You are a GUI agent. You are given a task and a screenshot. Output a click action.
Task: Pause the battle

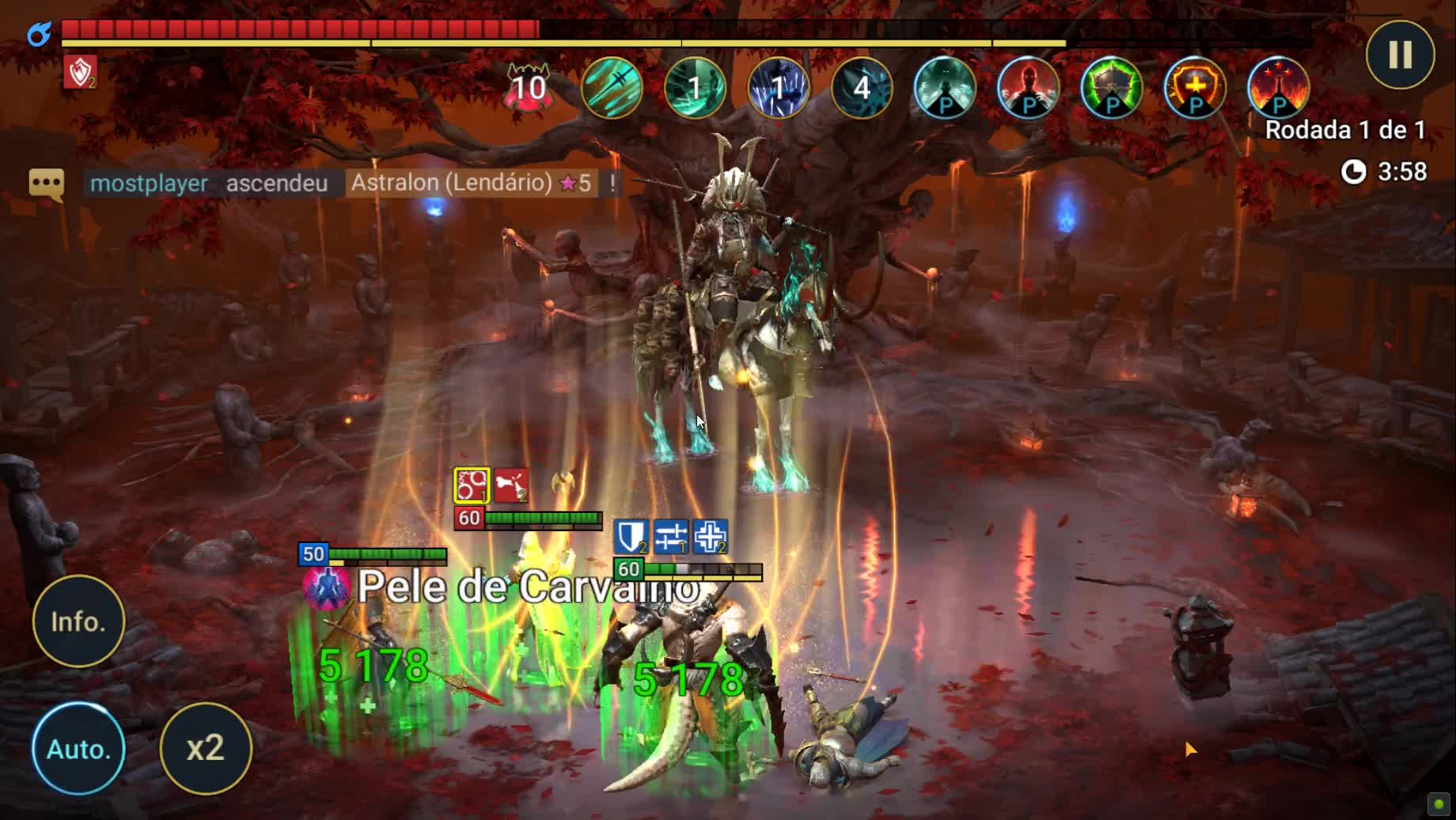click(x=1400, y=55)
